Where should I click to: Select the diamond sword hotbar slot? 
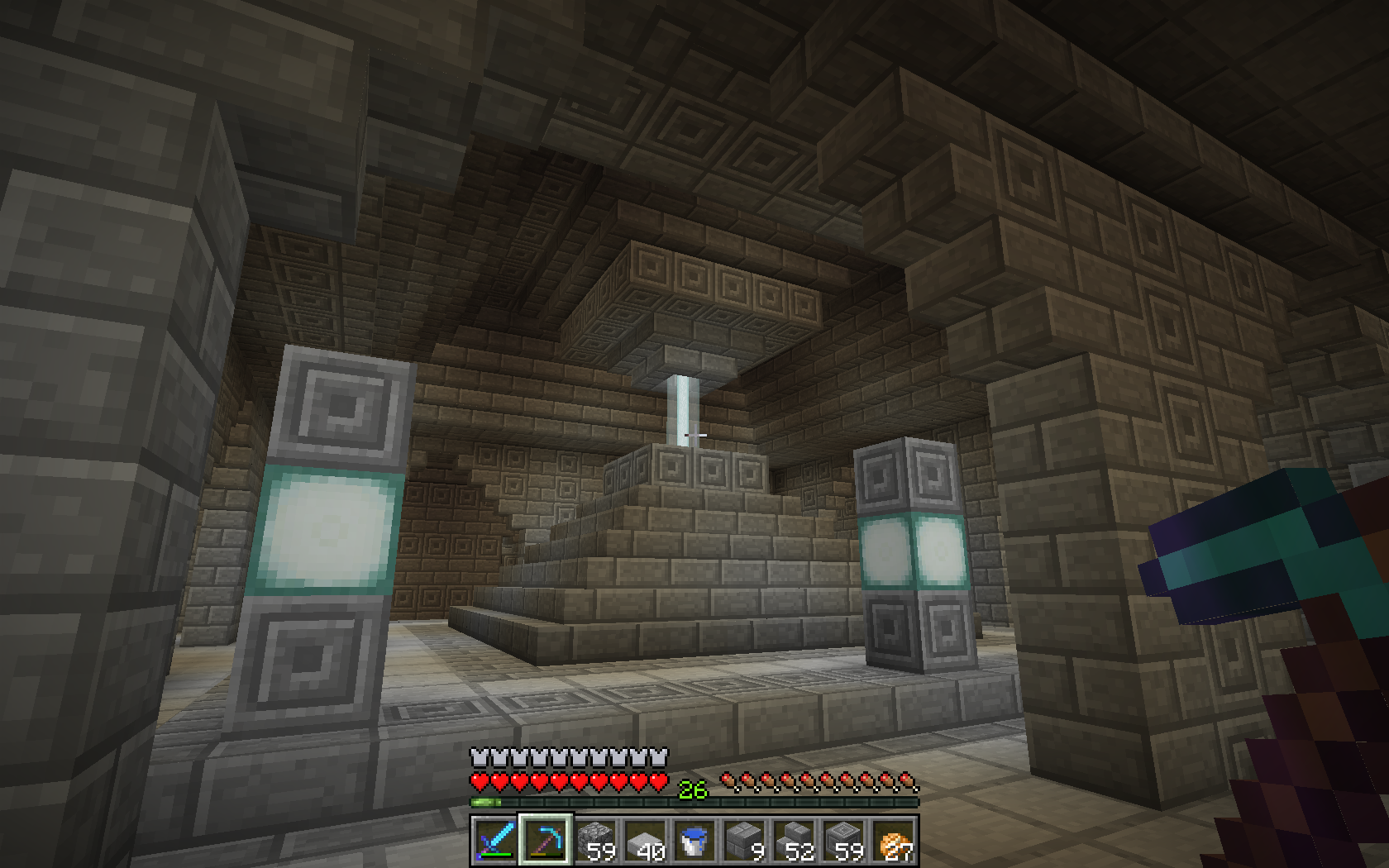point(494,841)
